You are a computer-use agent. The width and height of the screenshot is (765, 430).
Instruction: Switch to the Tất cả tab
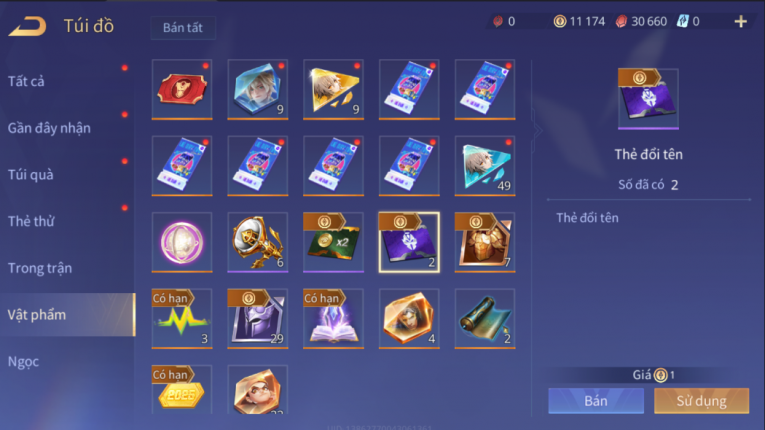pyautogui.click(x=26, y=81)
